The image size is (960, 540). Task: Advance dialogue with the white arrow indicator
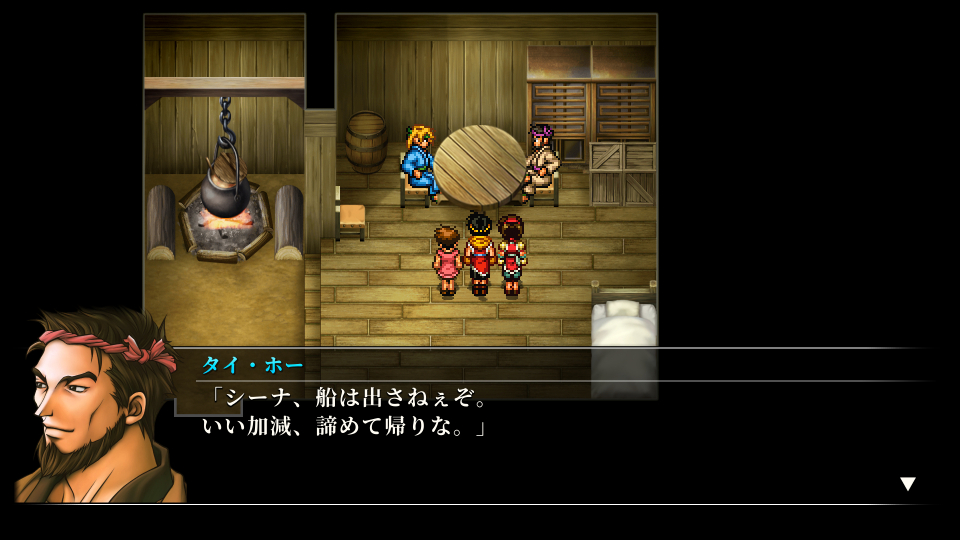(x=907, y=484)
